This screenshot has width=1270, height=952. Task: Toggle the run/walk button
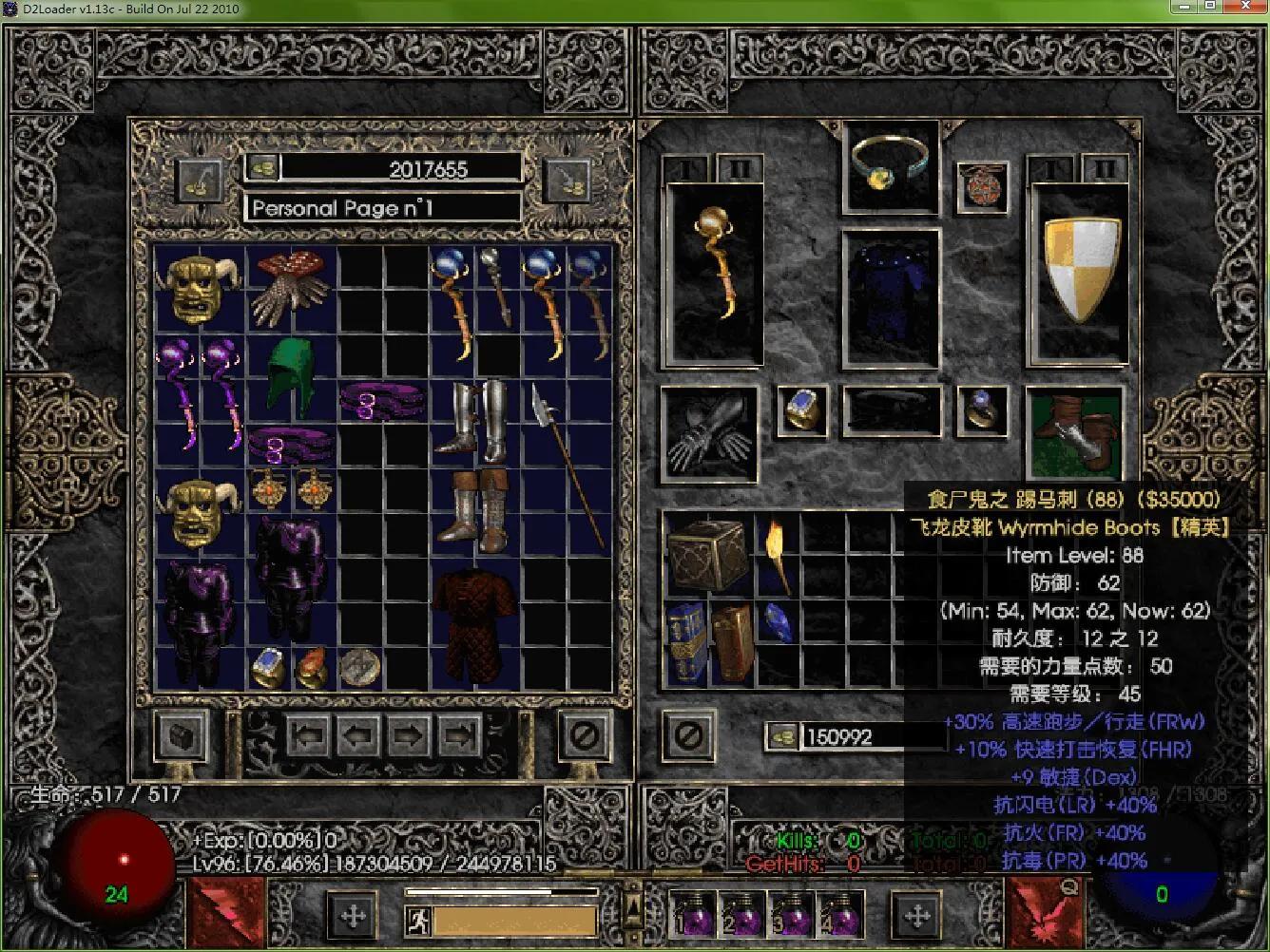coord(418,920)
